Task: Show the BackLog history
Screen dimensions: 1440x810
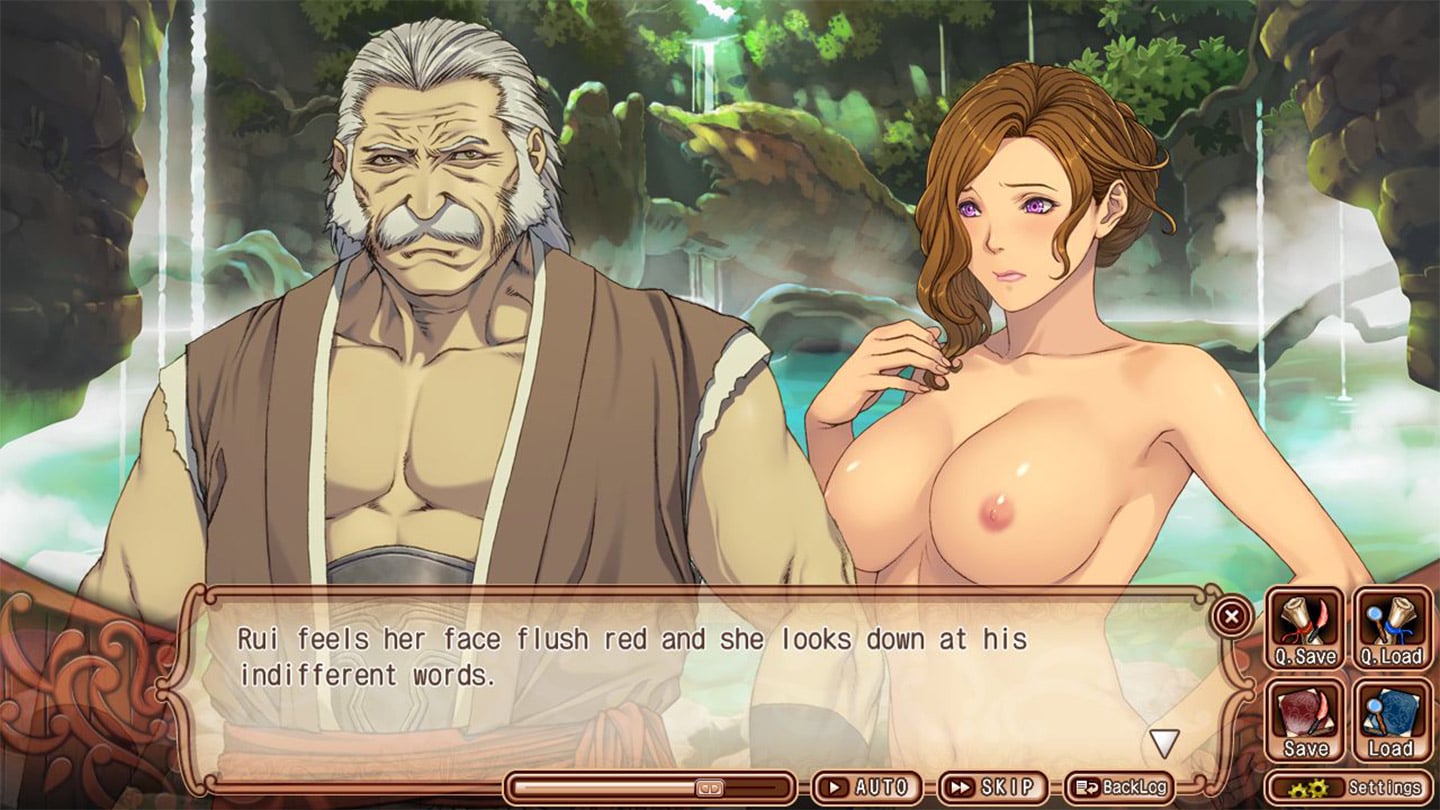Action: point(1119,787)
